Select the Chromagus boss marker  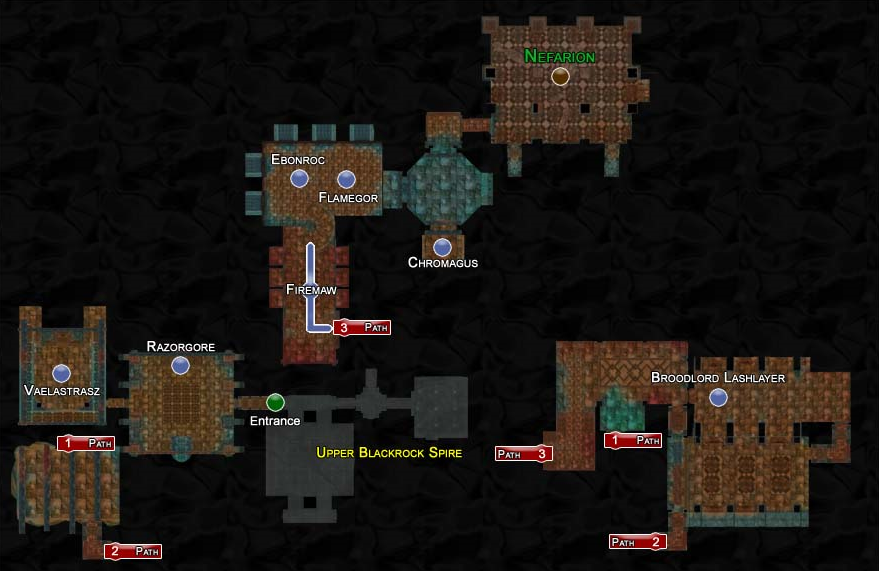(x=442, y=246)
